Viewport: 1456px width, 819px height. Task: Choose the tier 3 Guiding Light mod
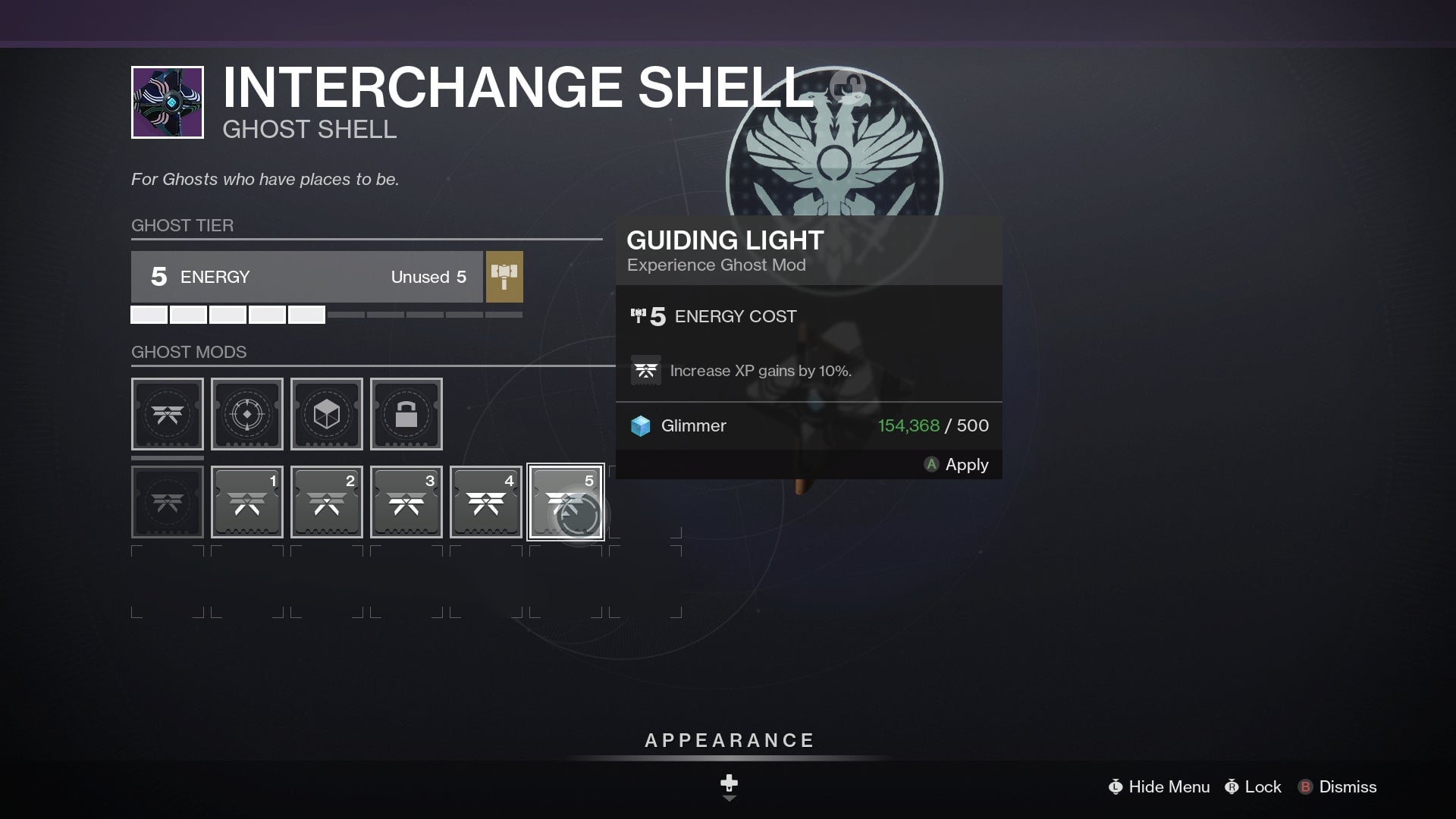406,501
